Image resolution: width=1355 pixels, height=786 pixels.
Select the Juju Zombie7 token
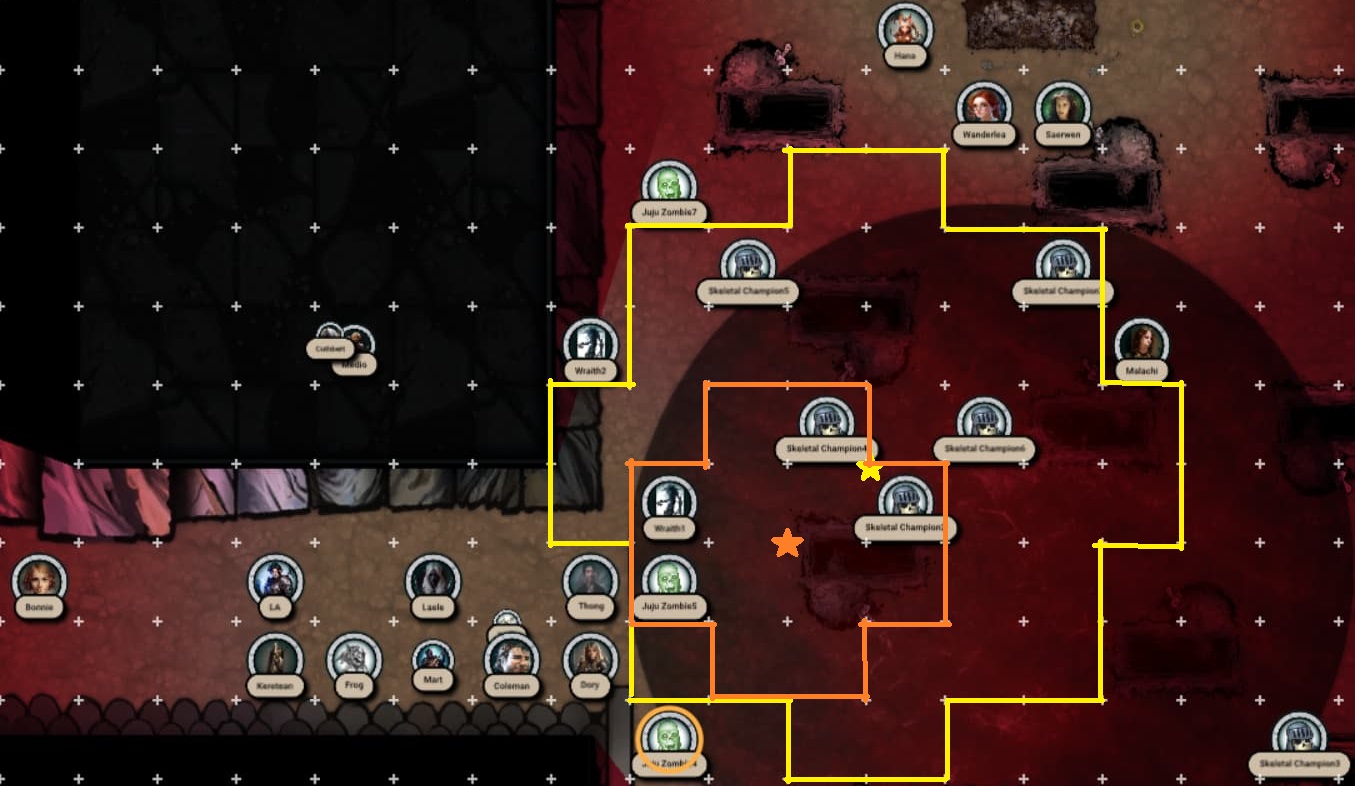coord(668,186)
